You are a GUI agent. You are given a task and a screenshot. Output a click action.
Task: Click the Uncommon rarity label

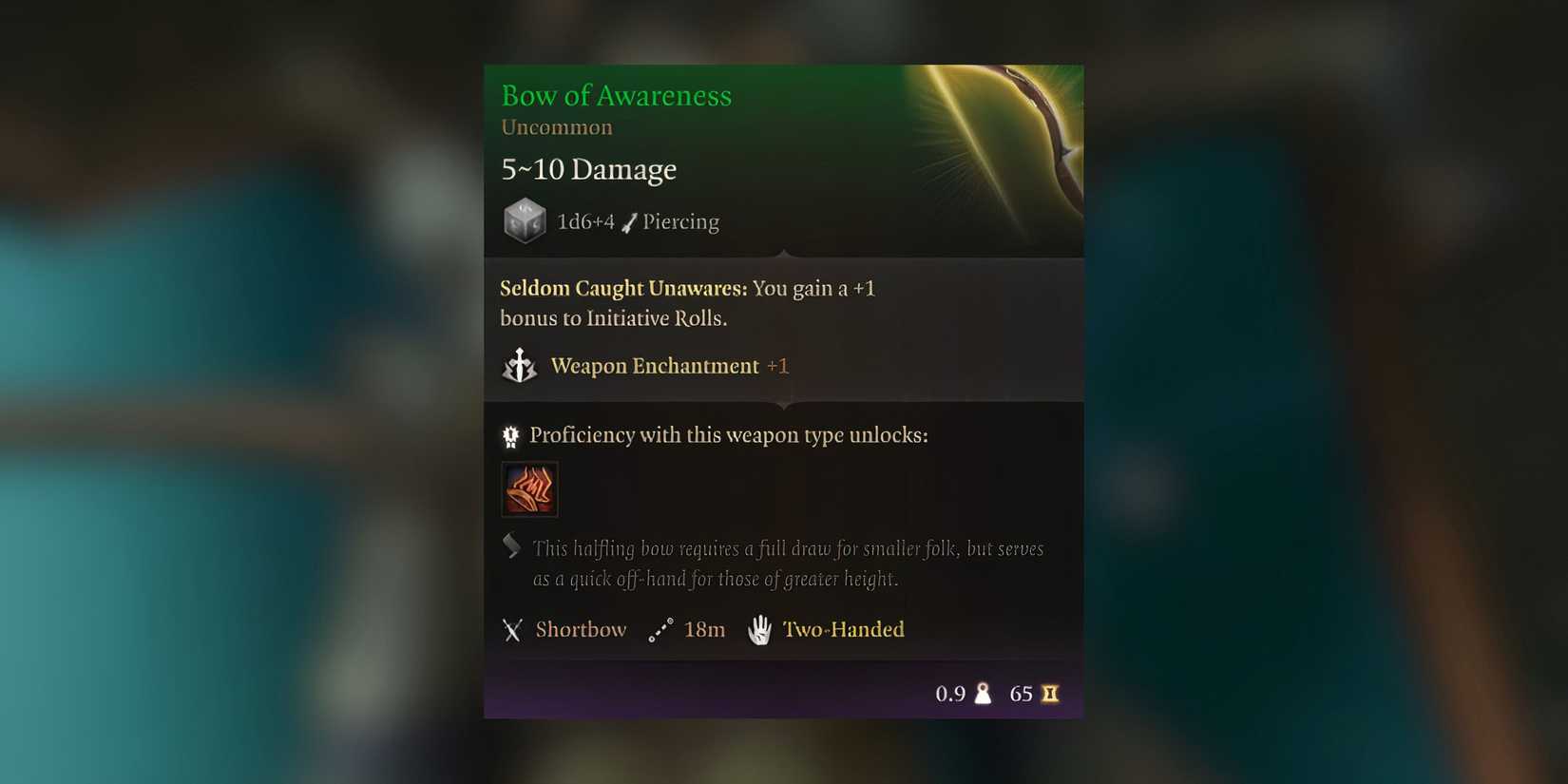[556, 126]
